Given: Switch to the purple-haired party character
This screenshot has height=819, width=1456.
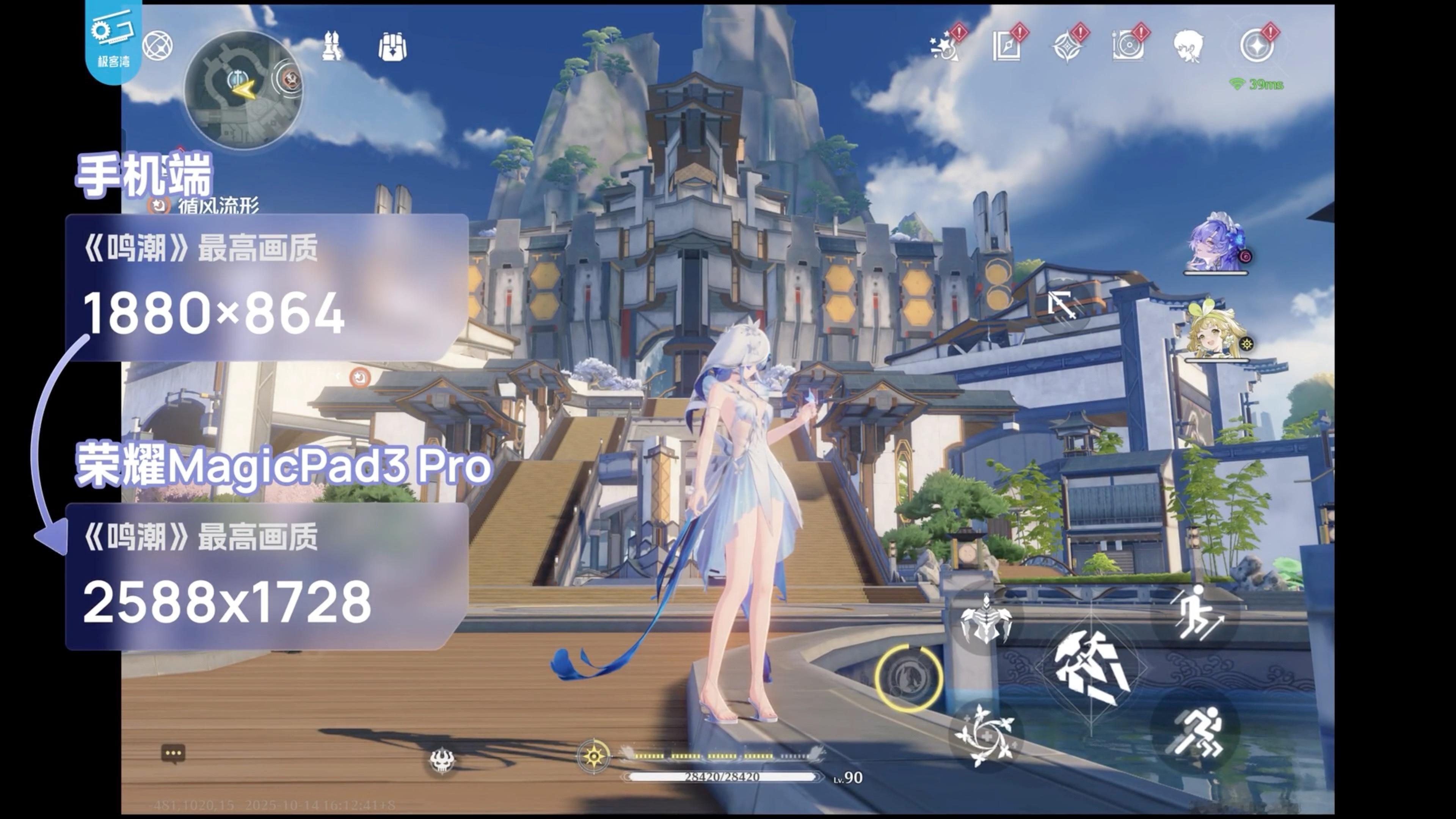Looking at the screenshot, I should click(1215, 243).
